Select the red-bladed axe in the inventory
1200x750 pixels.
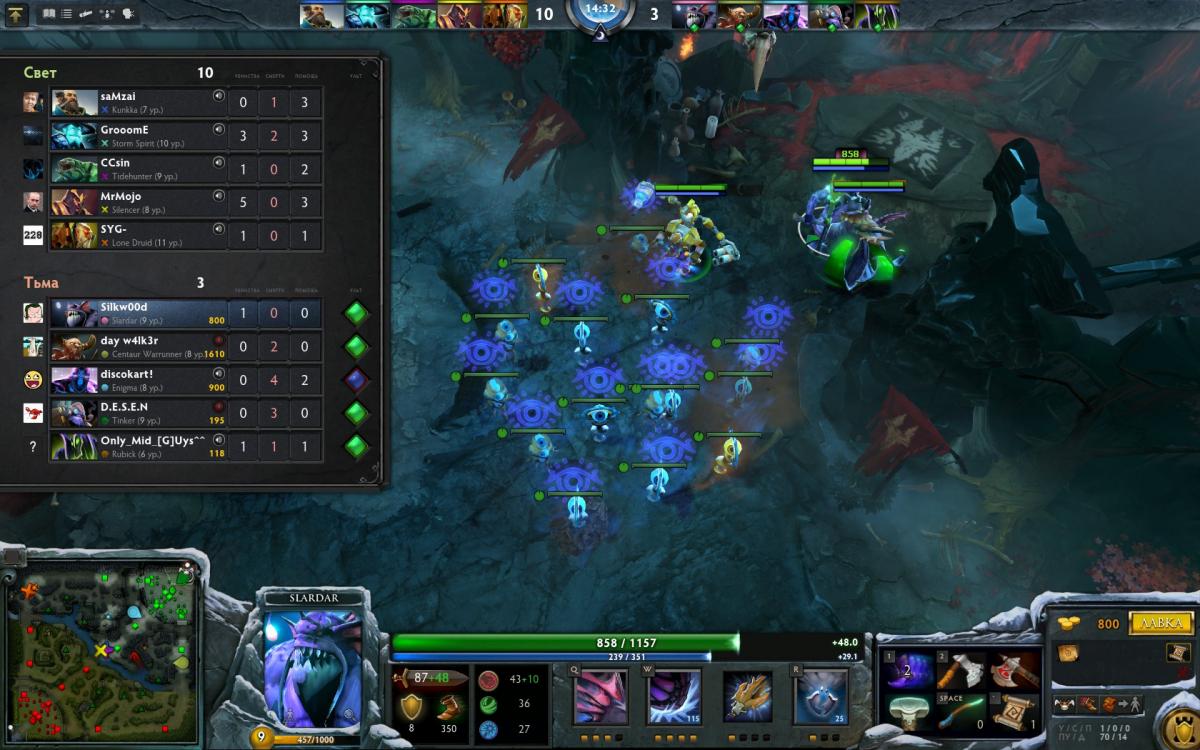click(x=1014, y=671)
